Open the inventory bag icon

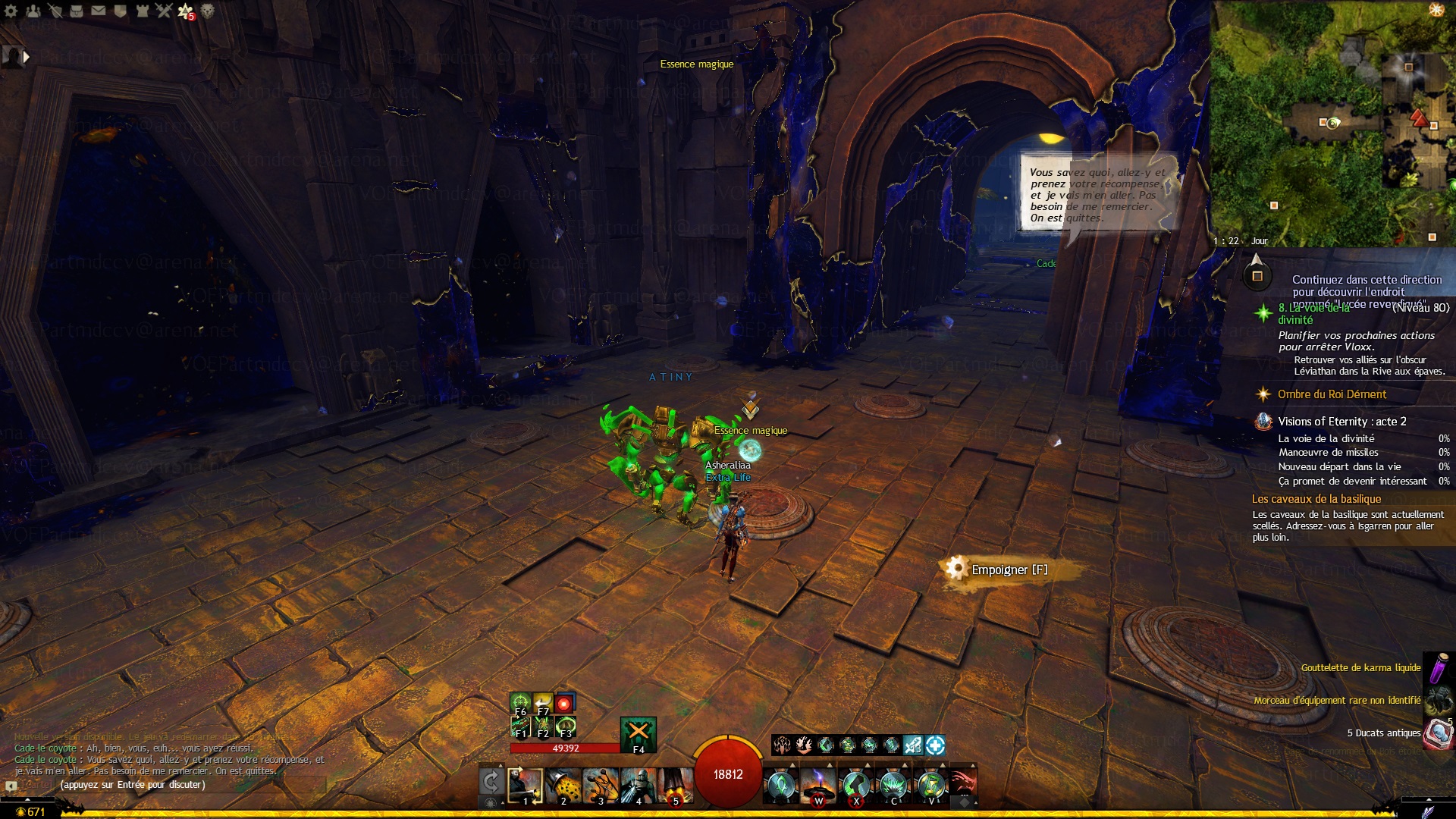coord(77,11)
